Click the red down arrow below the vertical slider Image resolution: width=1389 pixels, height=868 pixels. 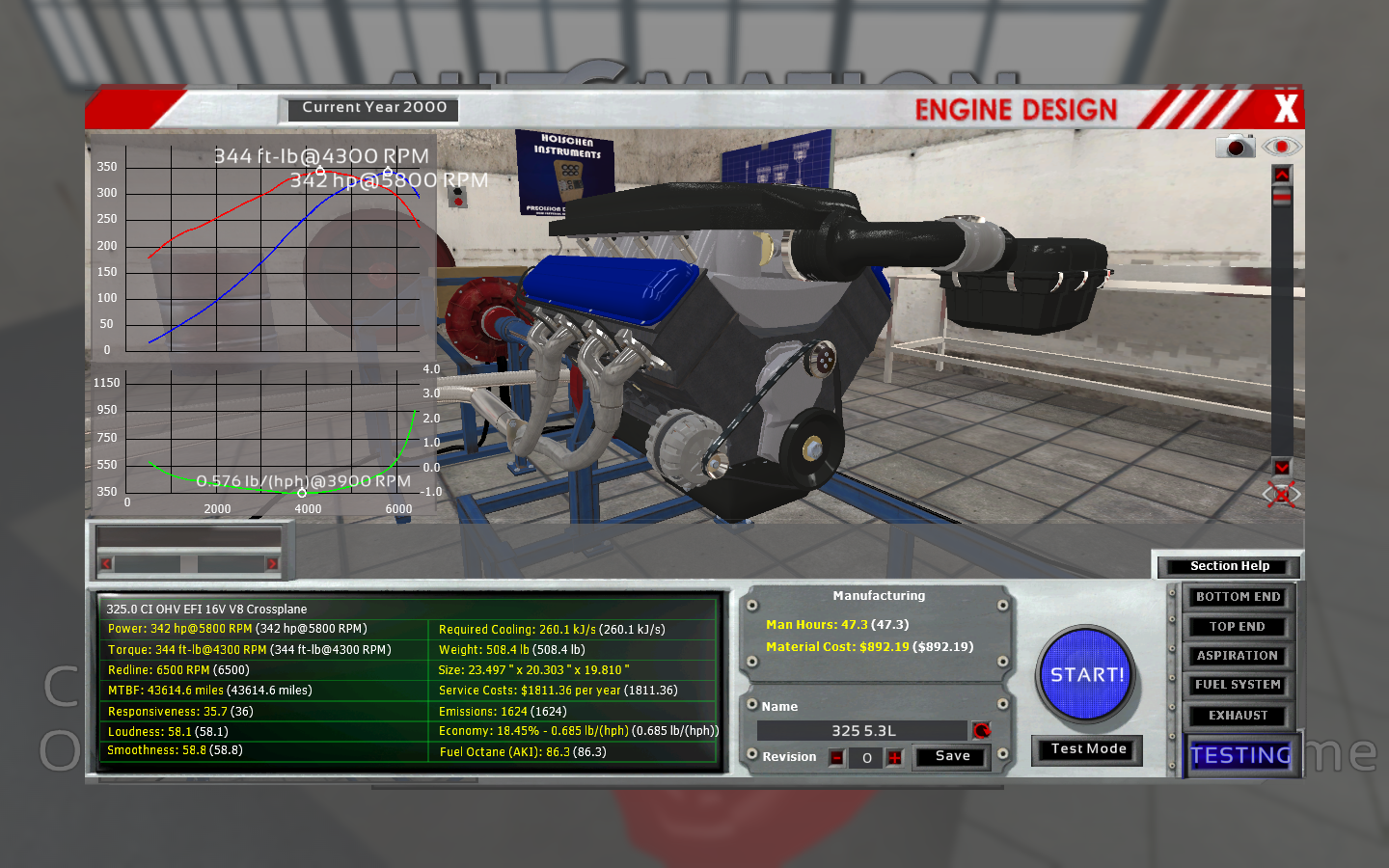1281,467
